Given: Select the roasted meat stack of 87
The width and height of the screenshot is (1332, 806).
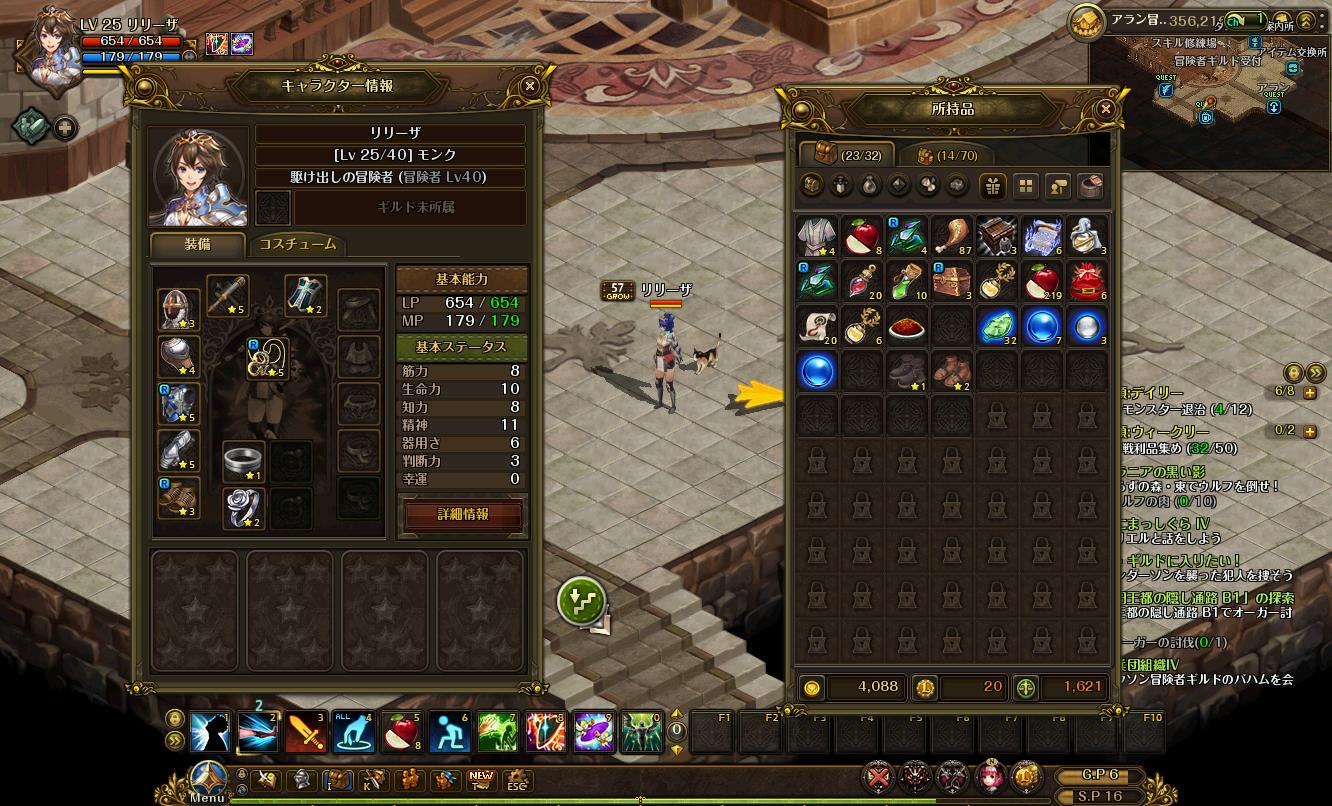Looking at the screenshot, I should click(953, 236).
